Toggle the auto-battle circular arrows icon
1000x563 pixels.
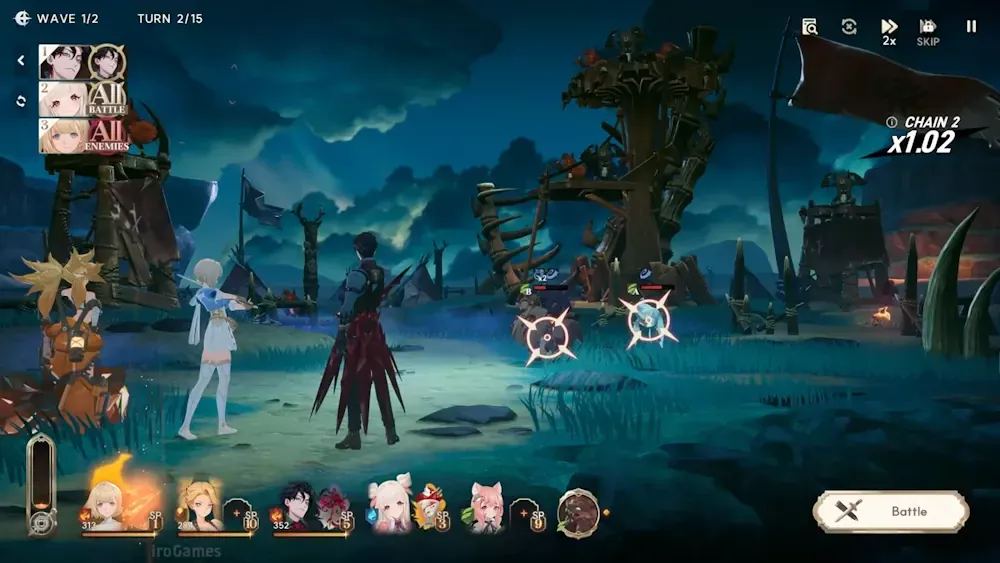[849, 27]
